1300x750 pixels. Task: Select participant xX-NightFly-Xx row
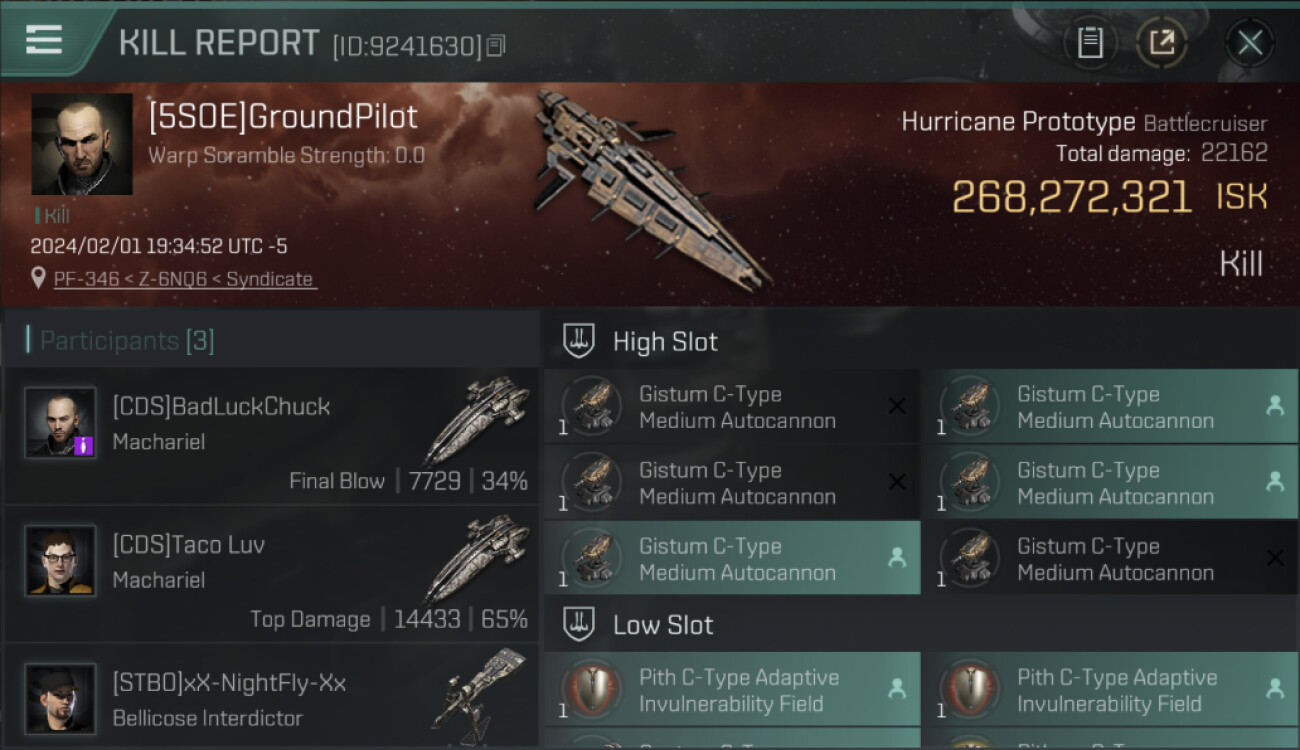272,698
